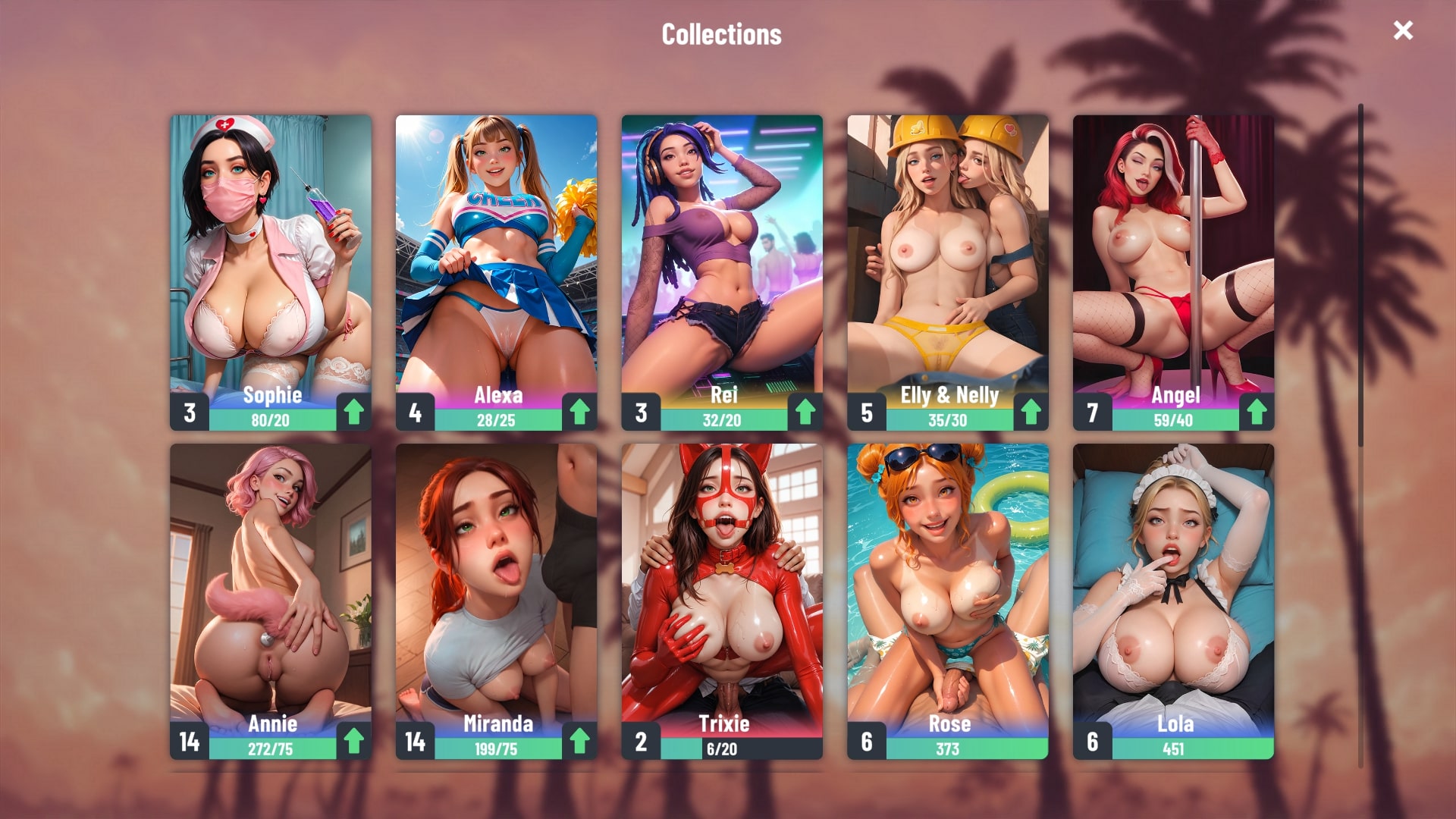Click Angel's green upgrade arrow
Image resolution: width=1456 pixels, height=819 pixels.
pyautogui.click(x=1257, y=412)
